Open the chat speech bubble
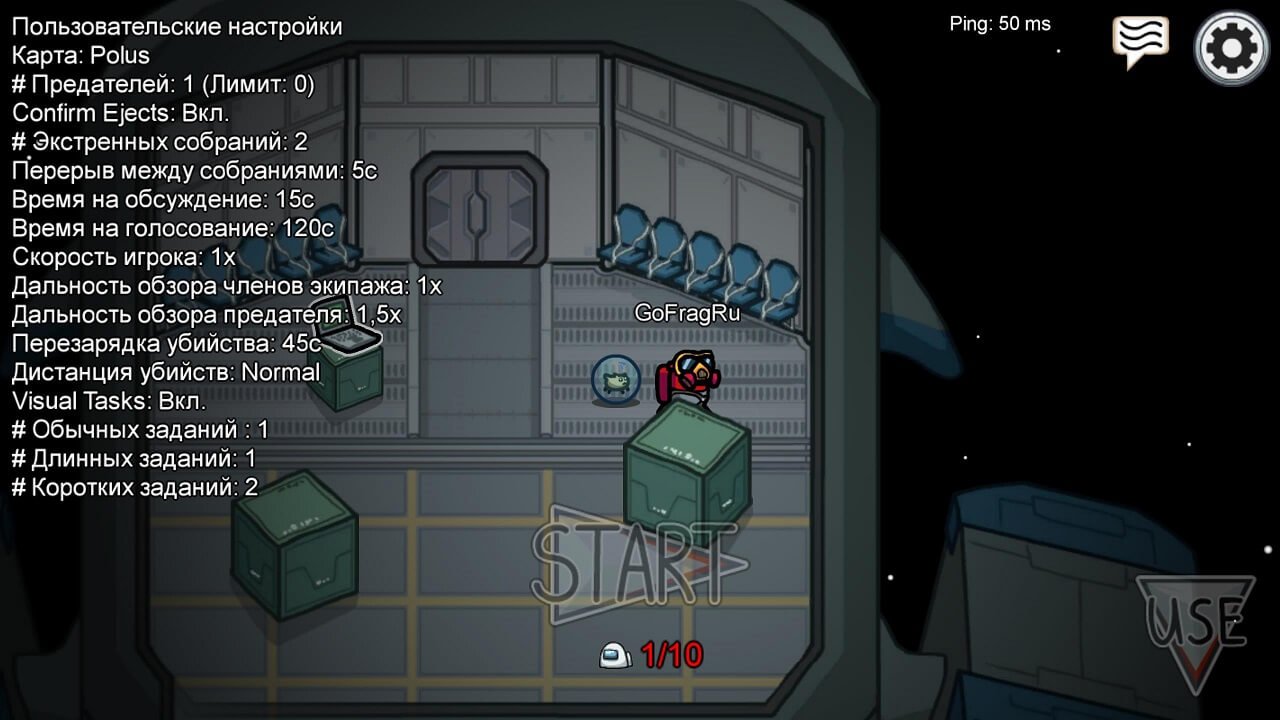Image resolution: width=1280 pixels, height=720 pixels. point(1141,42)
